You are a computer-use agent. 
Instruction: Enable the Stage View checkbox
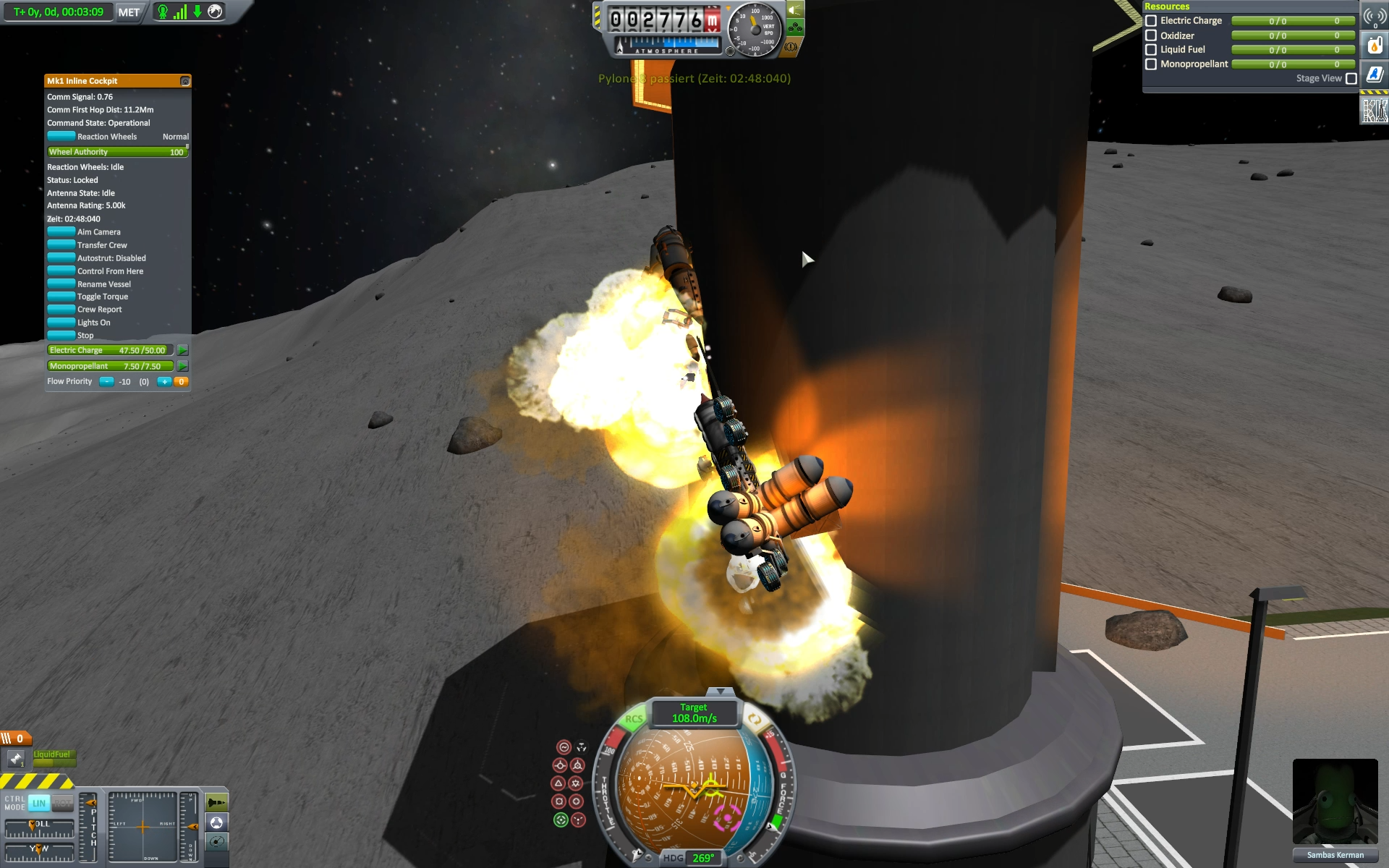[x=1351, y=79]
